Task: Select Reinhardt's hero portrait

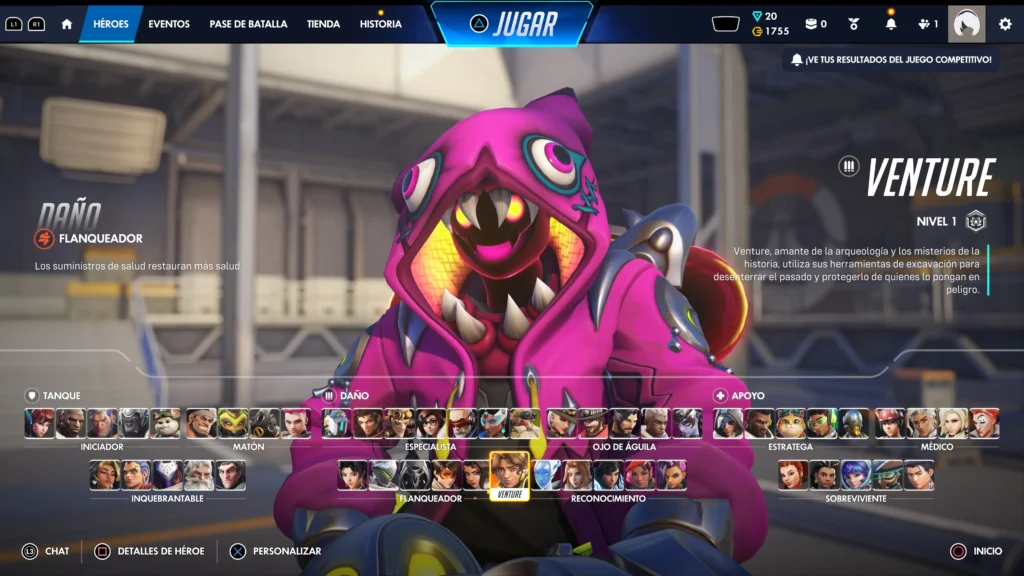Action: tap(198, 475)
